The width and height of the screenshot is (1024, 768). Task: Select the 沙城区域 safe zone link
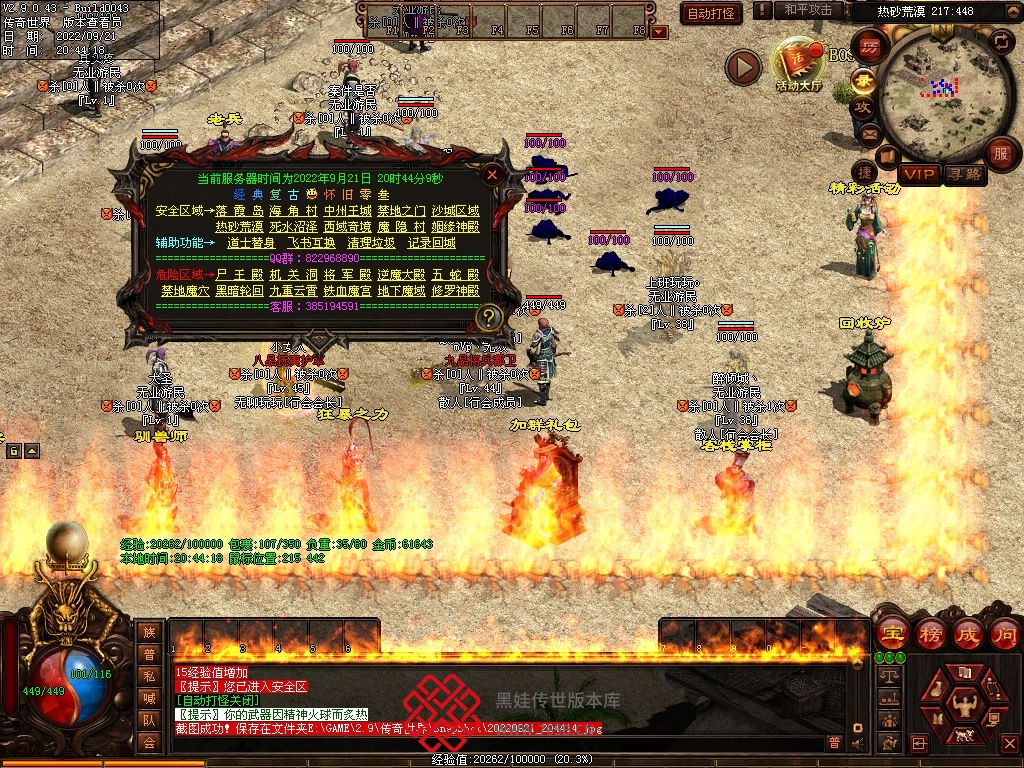click(x=455, y=211)
